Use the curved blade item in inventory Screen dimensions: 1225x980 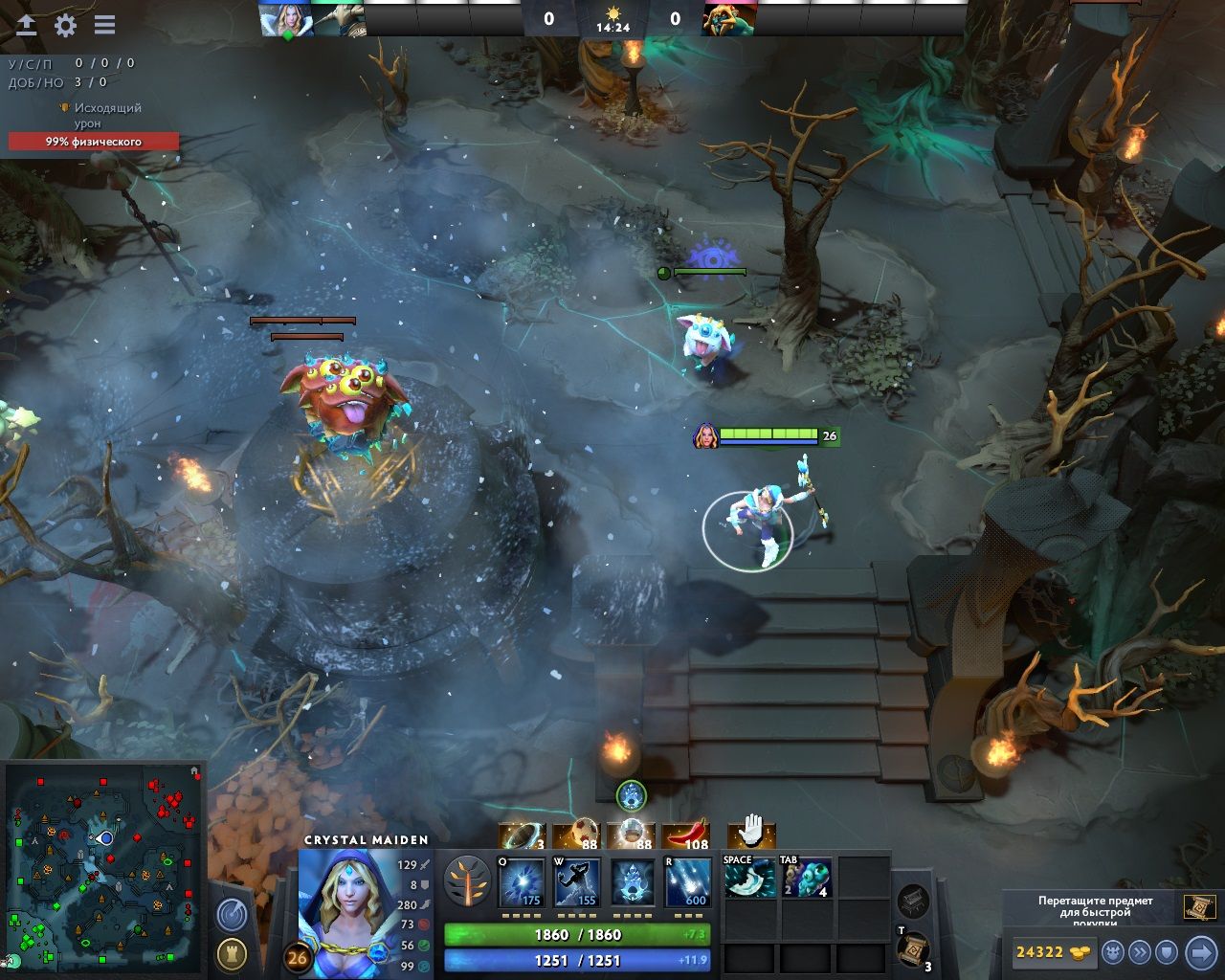click(x=749, y=879)
